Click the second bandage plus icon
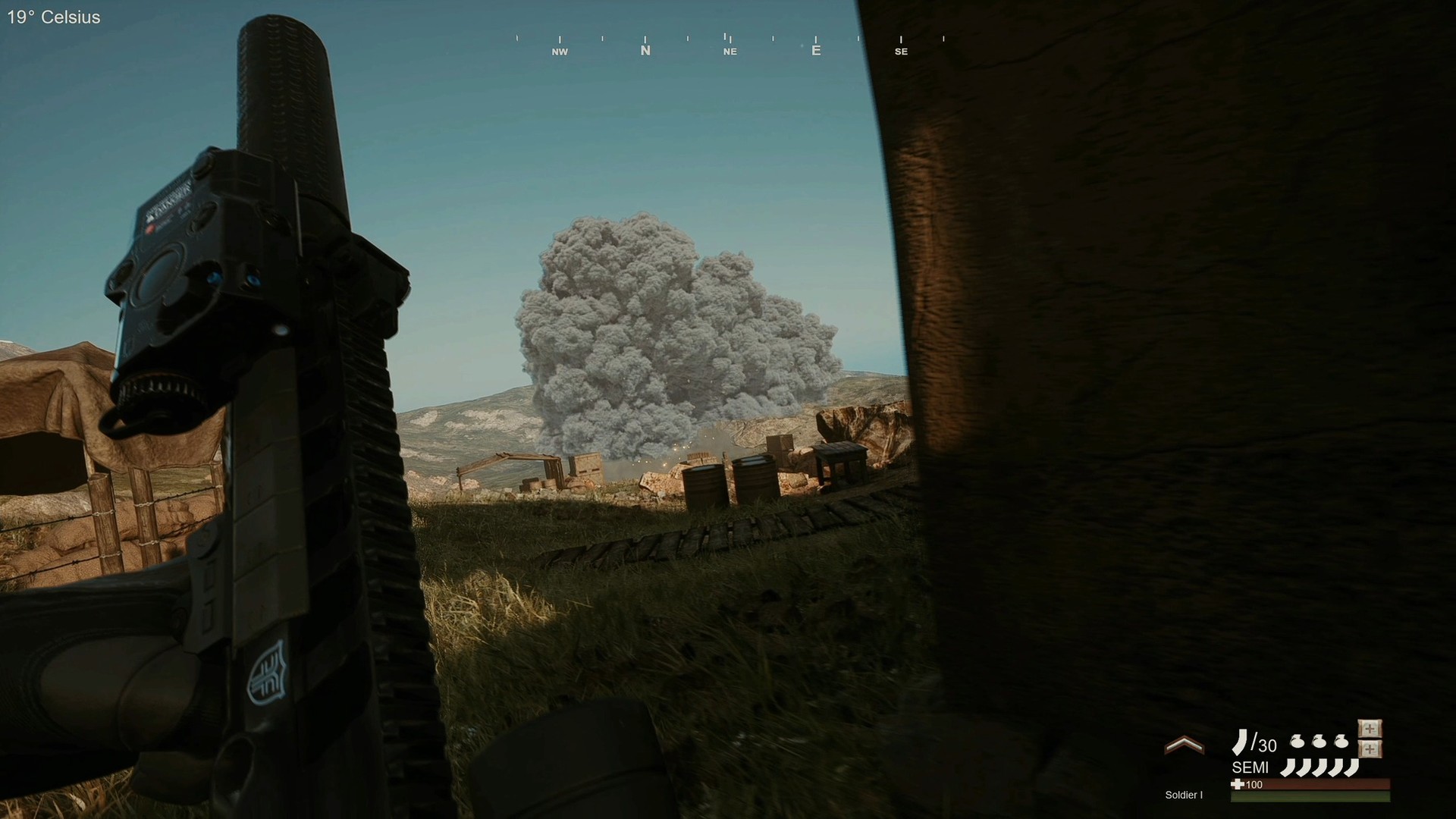The width and height of the screenshot is (1456, 819). (x=1369, y=748)
